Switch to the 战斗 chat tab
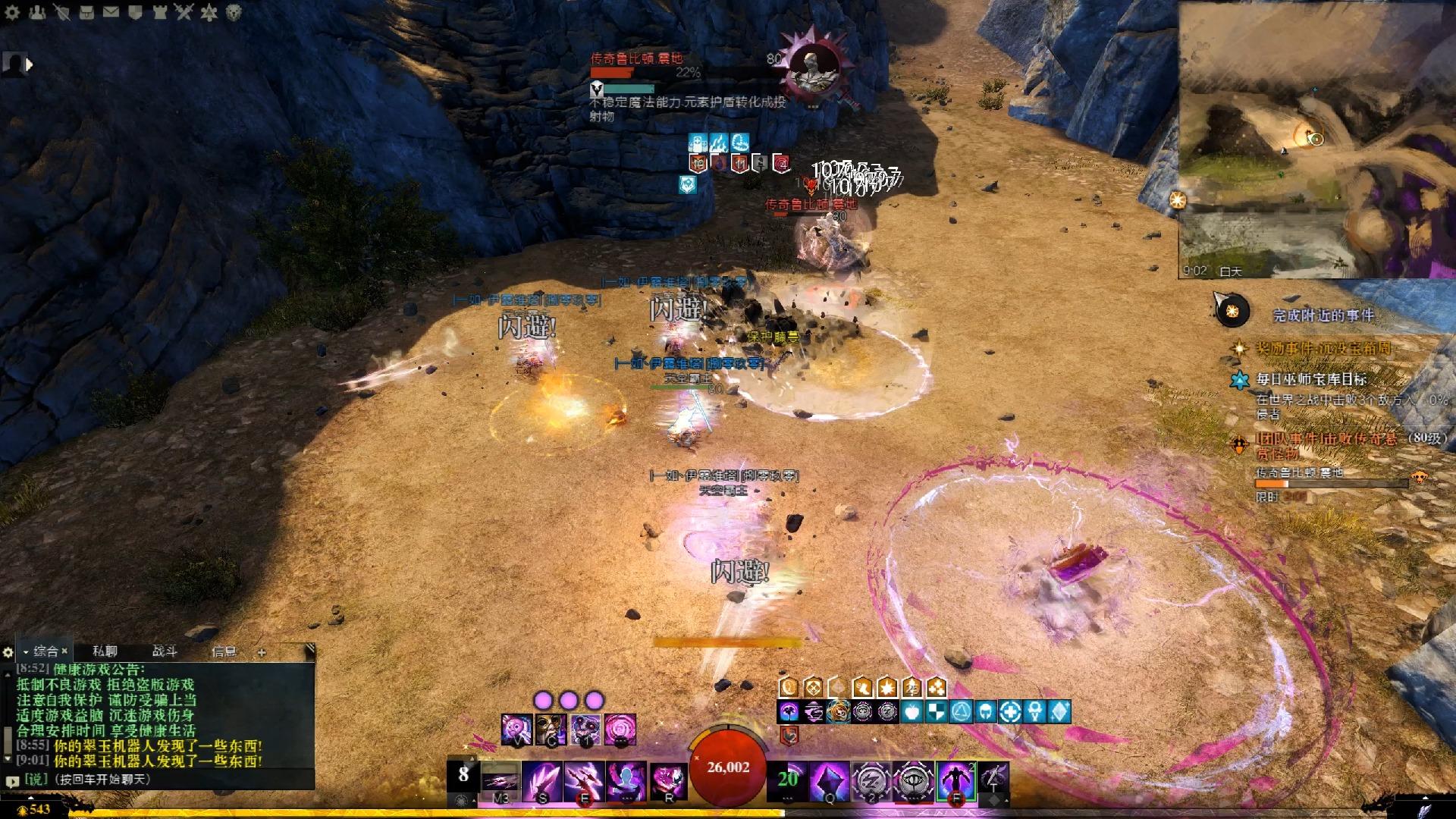1456x819 pixels. [x=165, y=651]
